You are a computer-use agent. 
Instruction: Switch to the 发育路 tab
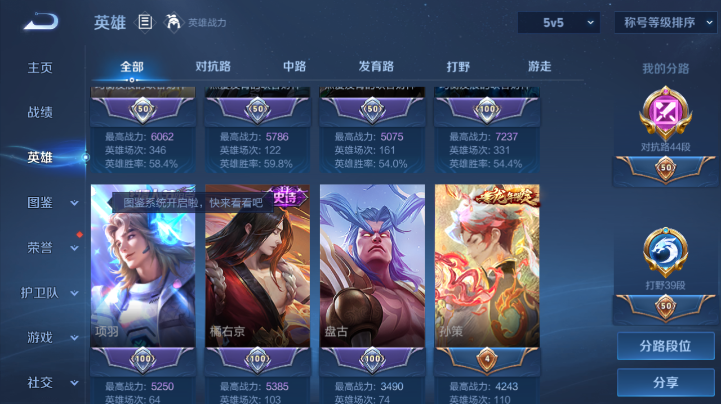pos(376,67)
